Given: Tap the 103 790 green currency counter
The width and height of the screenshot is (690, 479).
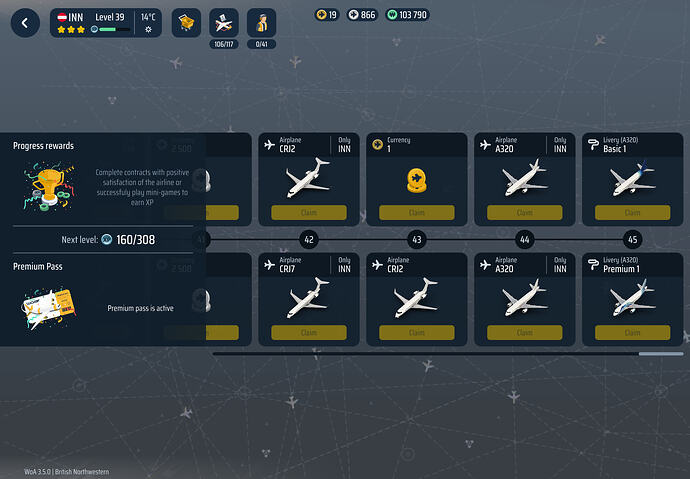Looking at the screenshot, I should pos(406,14).
